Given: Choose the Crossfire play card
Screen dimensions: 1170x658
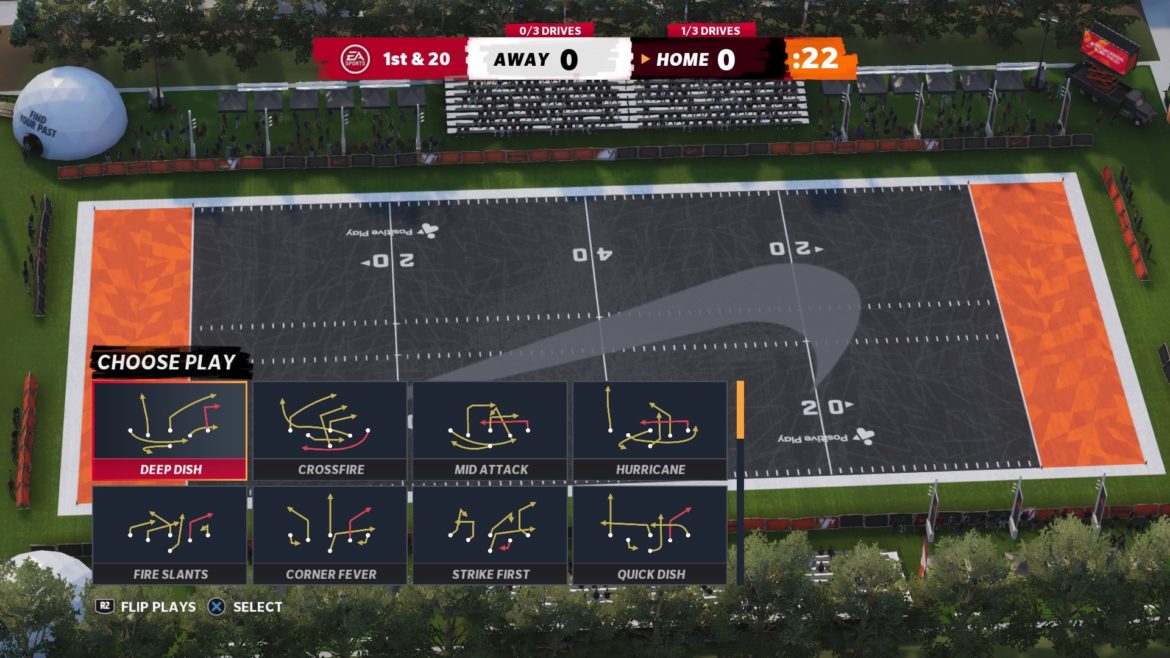Looking at the screenshot, I should 330,430.
